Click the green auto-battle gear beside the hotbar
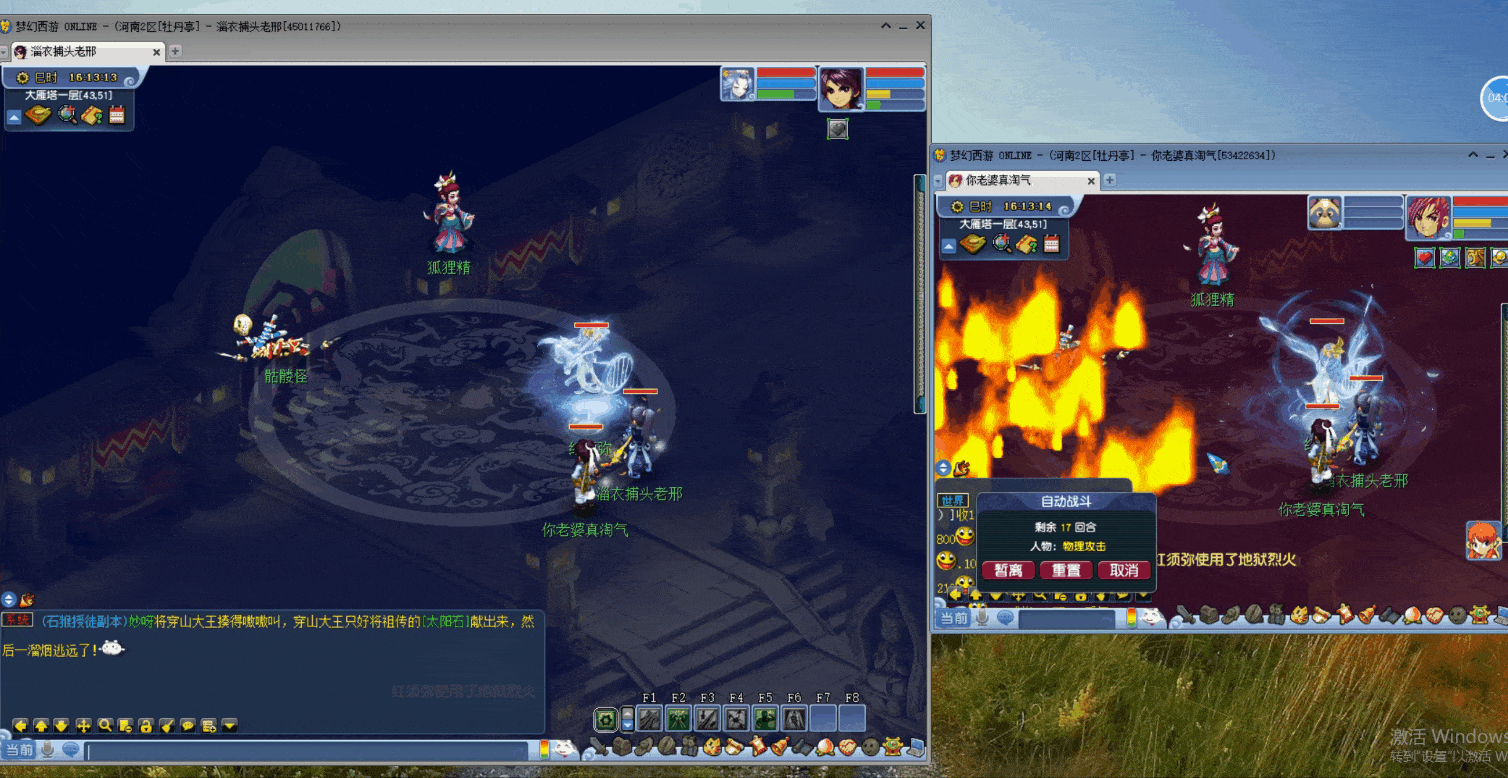 tap(605, 718)
